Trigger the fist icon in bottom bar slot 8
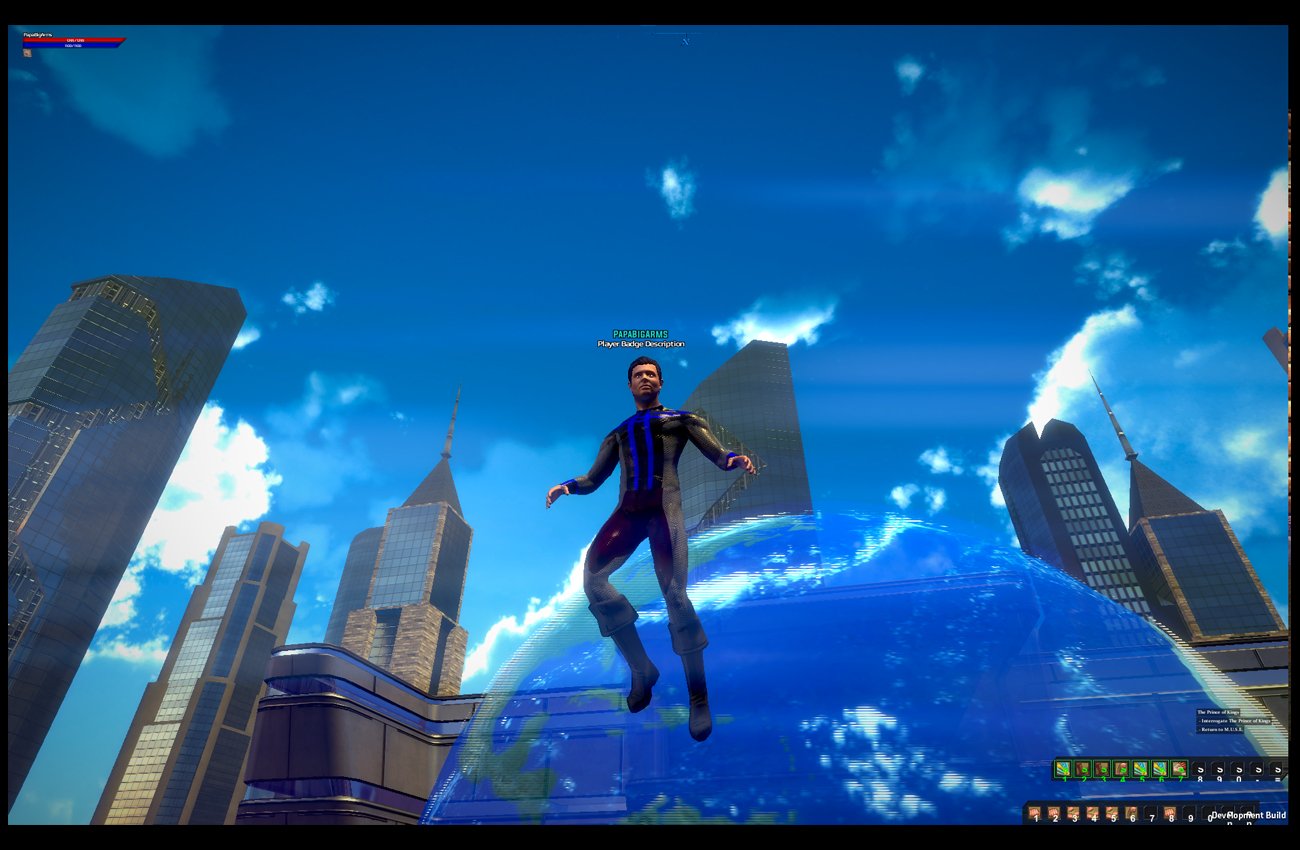This screenshot has height=850, width=1300. point(1170,811)
